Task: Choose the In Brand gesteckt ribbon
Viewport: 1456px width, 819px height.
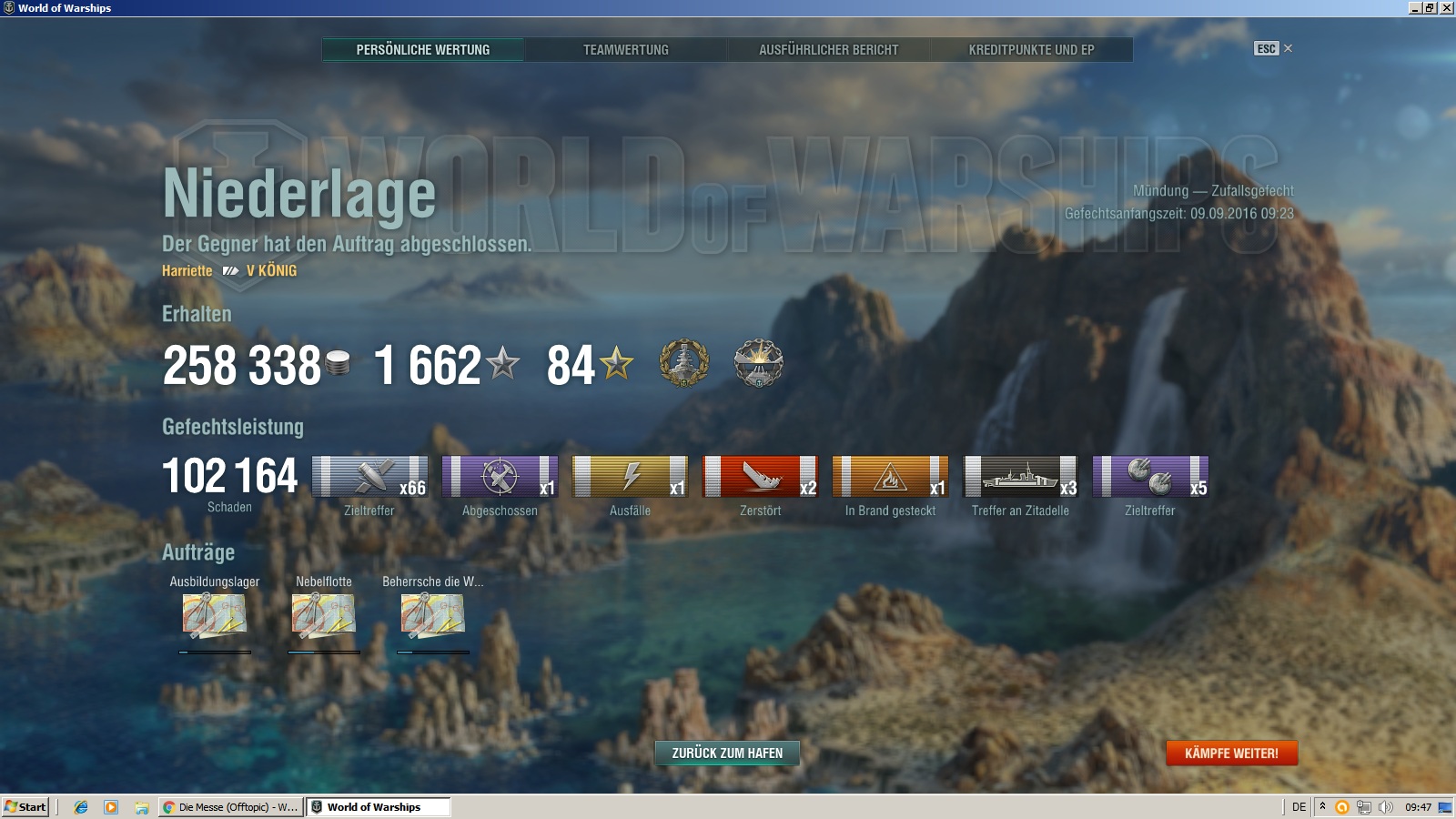Action: [x=890, y=476]
